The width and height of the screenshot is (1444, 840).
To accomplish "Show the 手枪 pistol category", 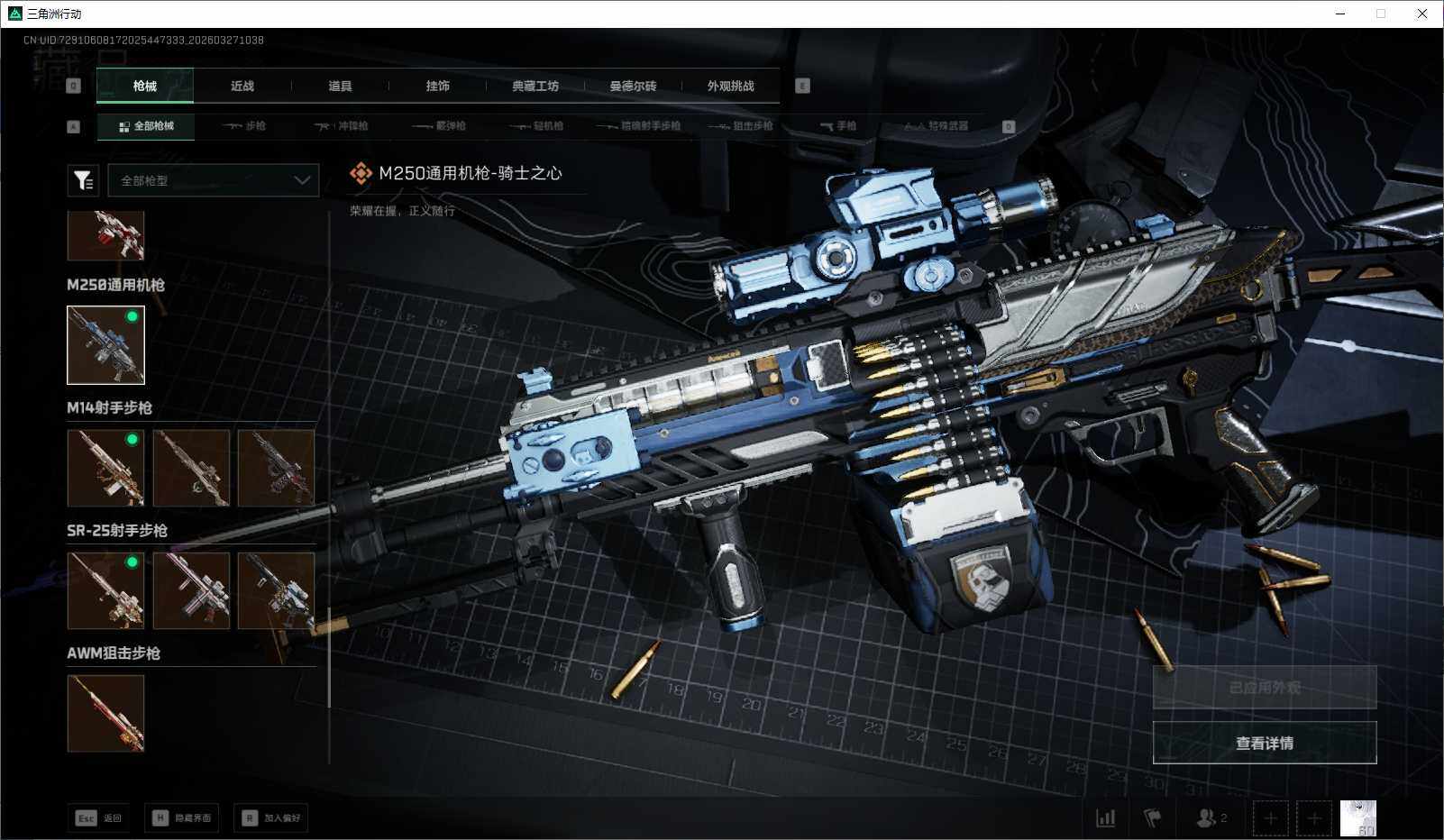I will click(838, 126).
